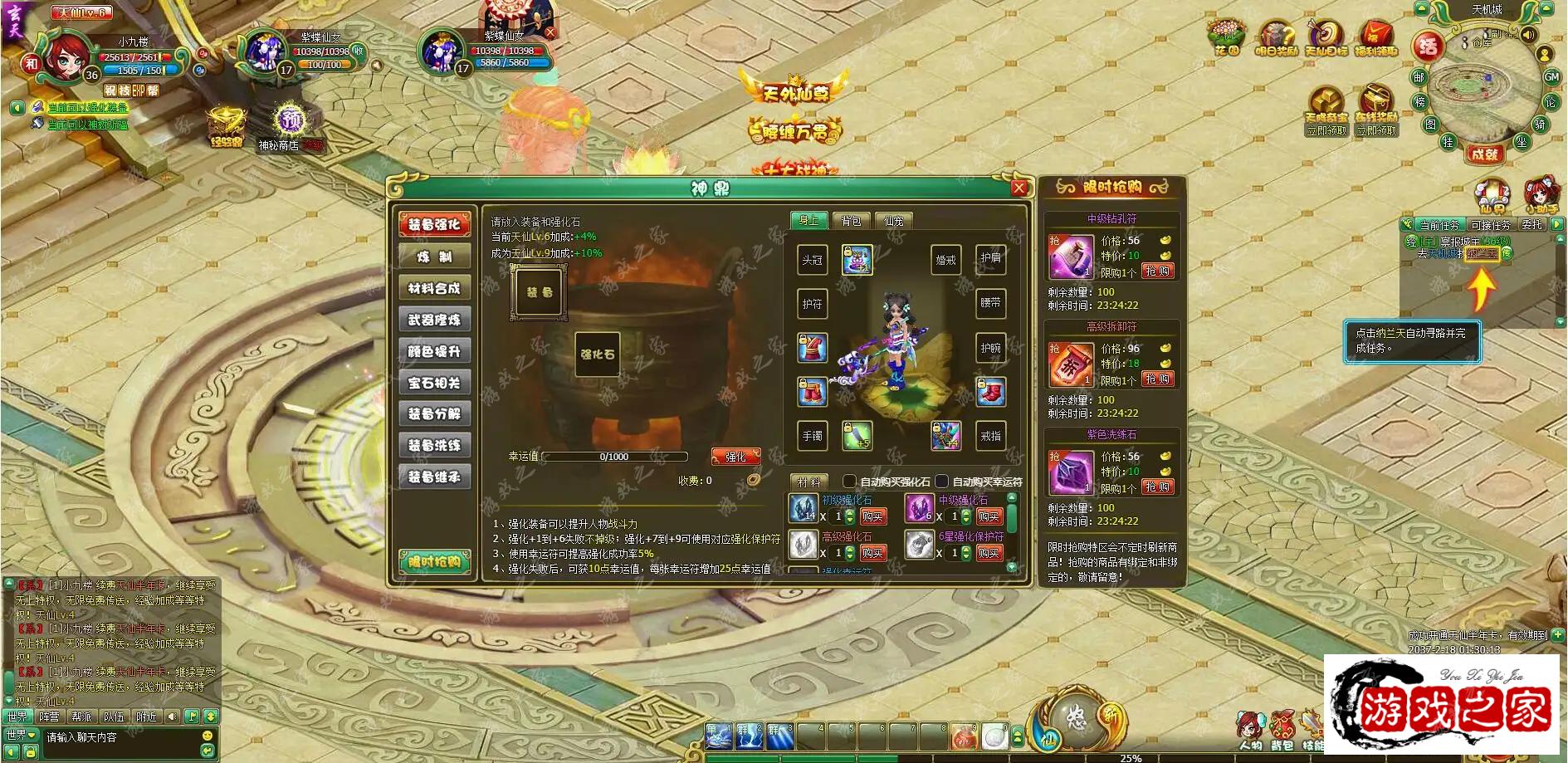This screenshot has height=763, width=1568.
Task: Select the 装备强化 menu entry
Action: click(434, 224)
